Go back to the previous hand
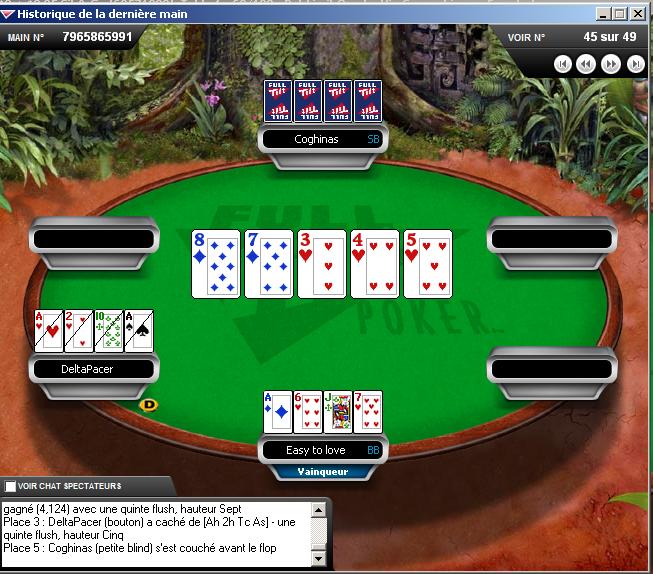653x574 pixels. click(587, 64)
